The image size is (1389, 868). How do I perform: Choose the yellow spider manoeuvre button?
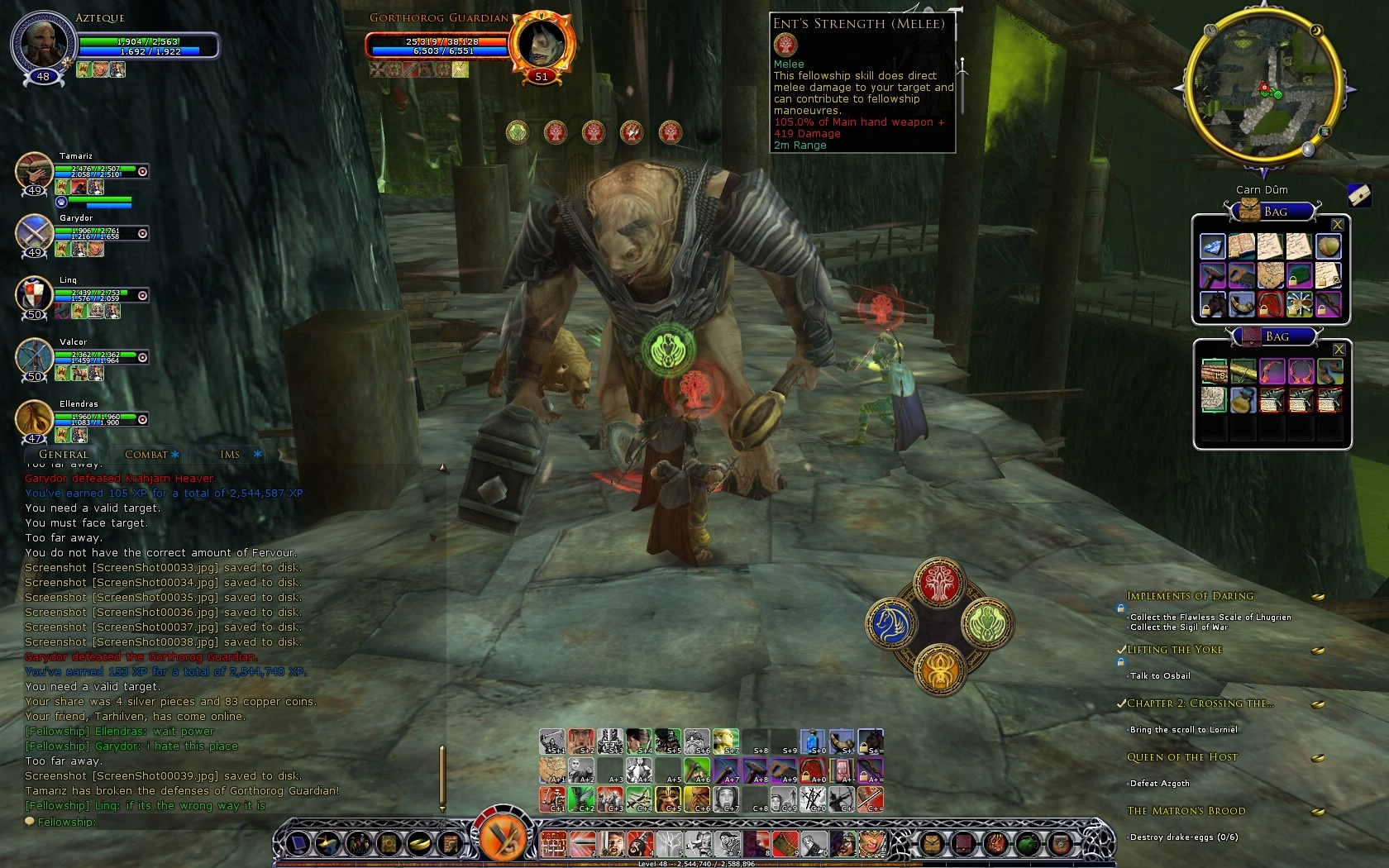click(939, 668)
